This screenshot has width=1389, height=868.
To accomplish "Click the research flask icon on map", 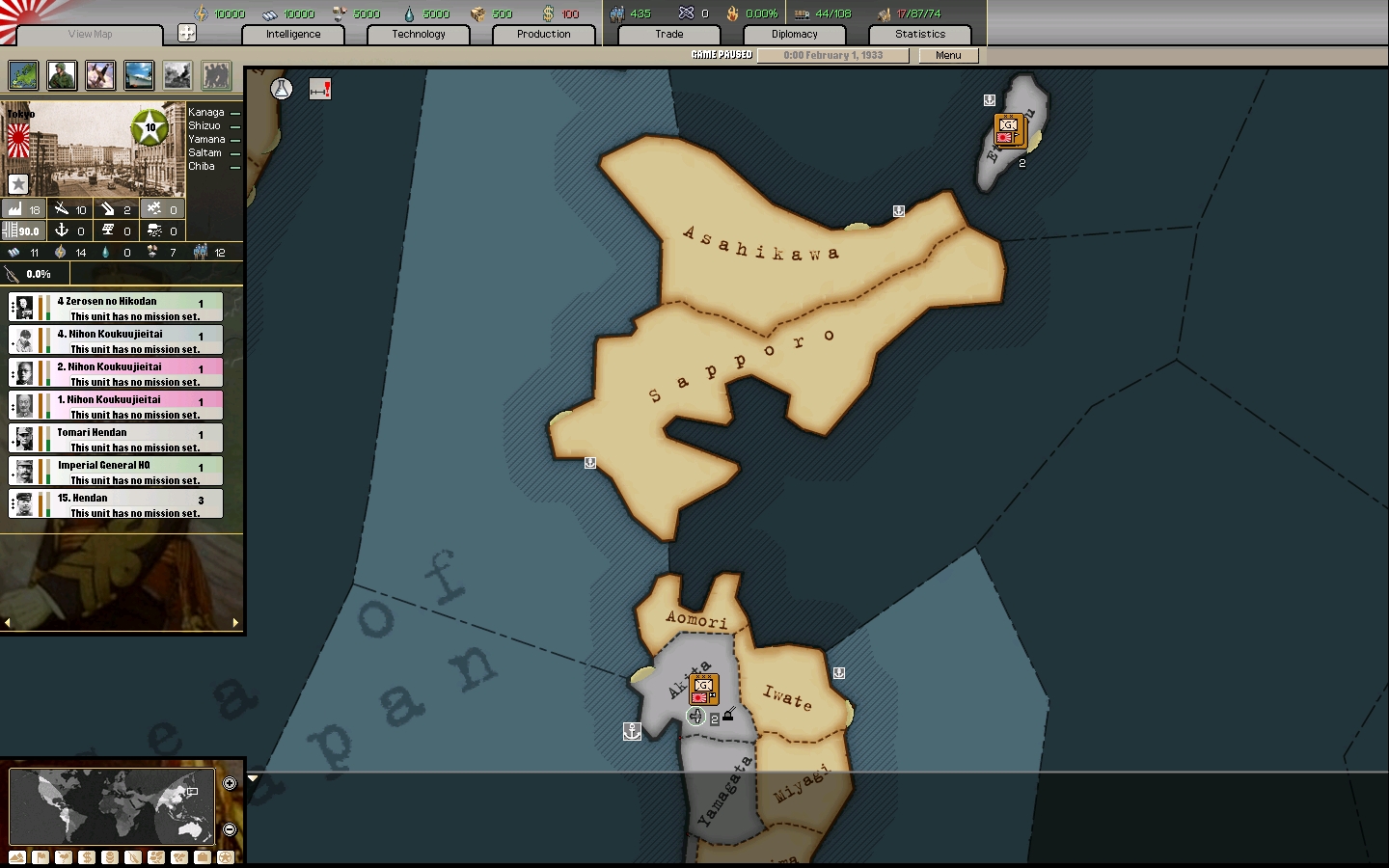I will [x=282, y=89].
